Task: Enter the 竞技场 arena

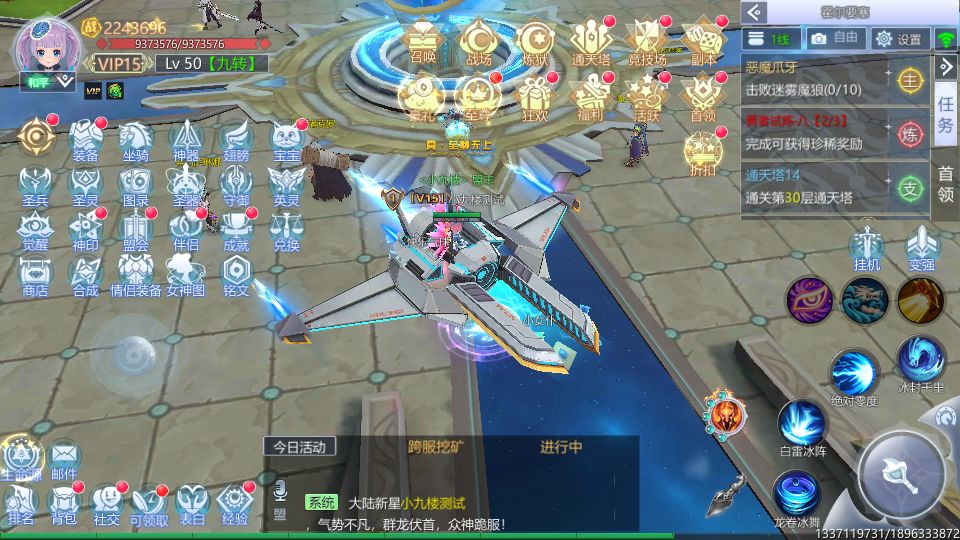Action: (x=647, y=42)
